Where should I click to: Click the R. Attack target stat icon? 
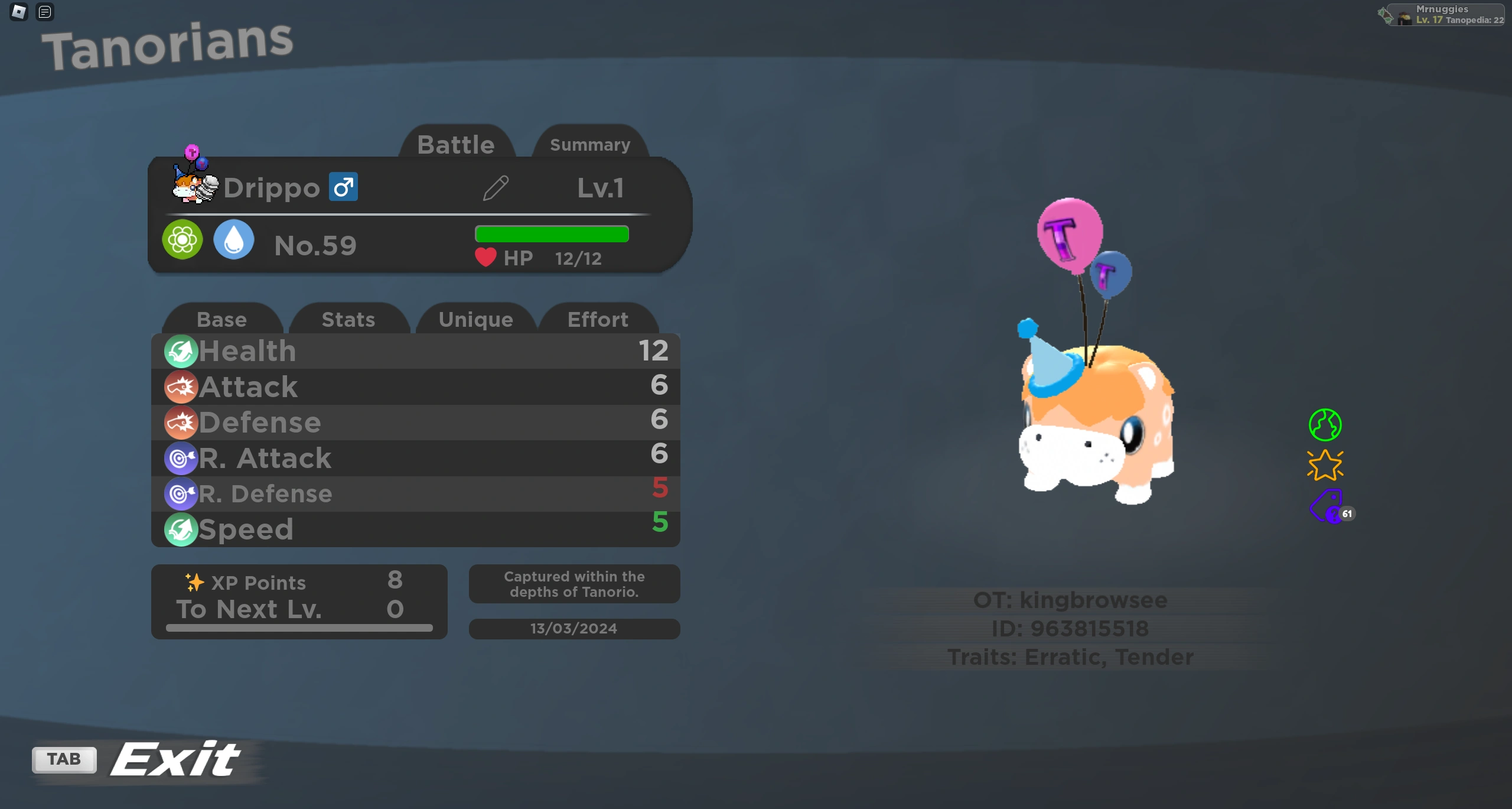click(x=181, y=459)
